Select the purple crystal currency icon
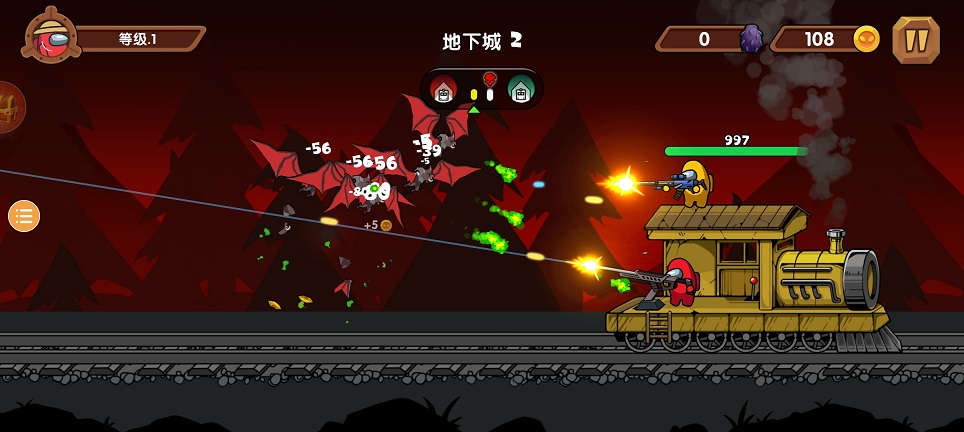 (x=751, y=39)
